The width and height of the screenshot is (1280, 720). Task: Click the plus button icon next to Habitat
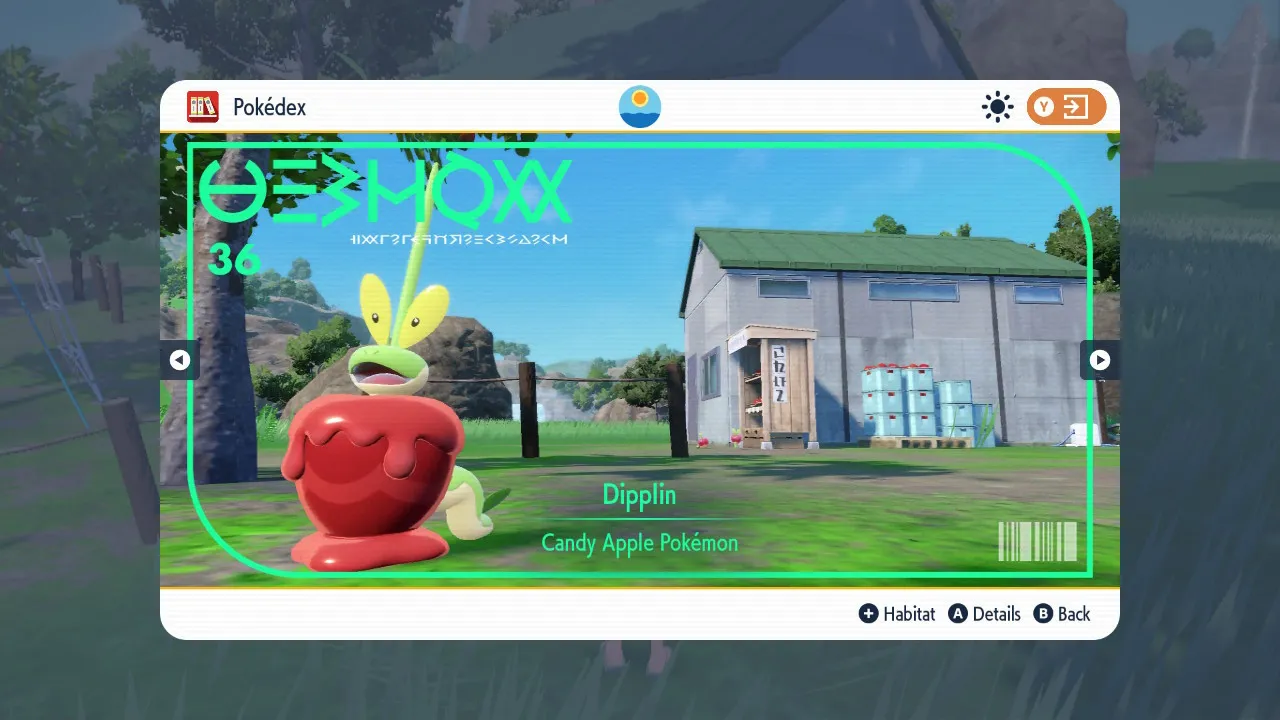869,613
